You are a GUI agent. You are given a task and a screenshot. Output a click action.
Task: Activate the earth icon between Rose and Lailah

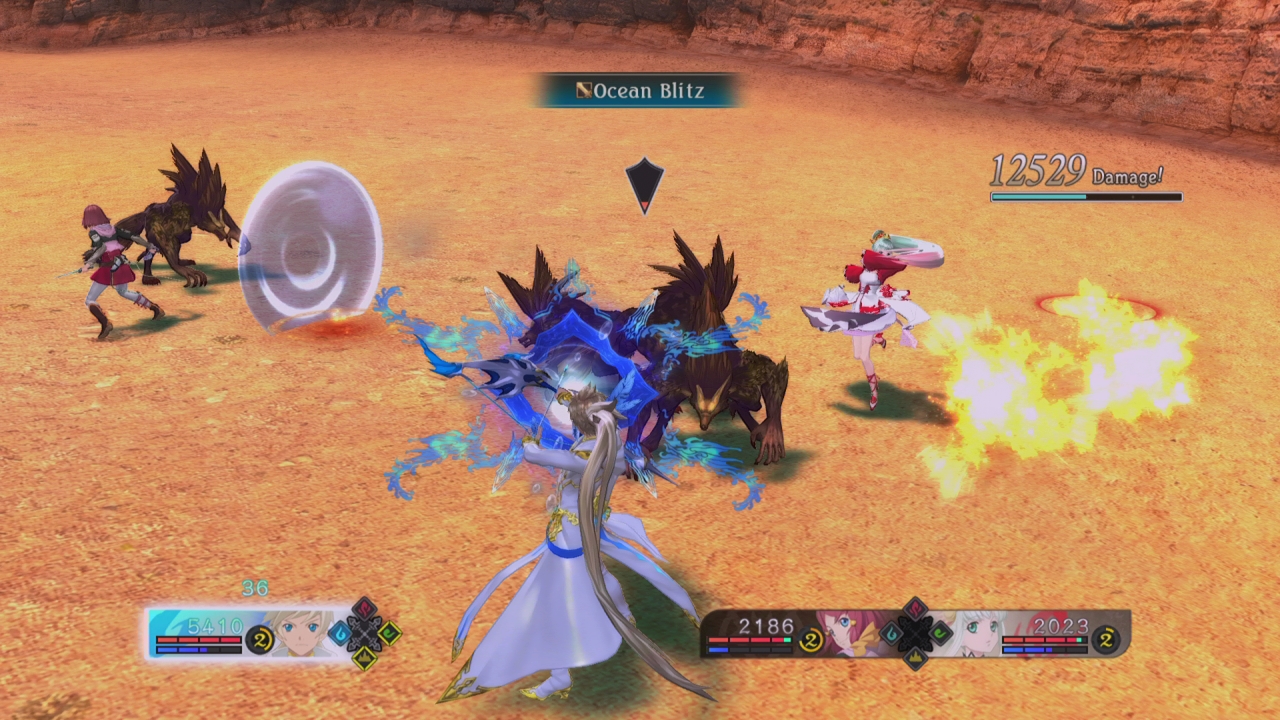(915, 657)
